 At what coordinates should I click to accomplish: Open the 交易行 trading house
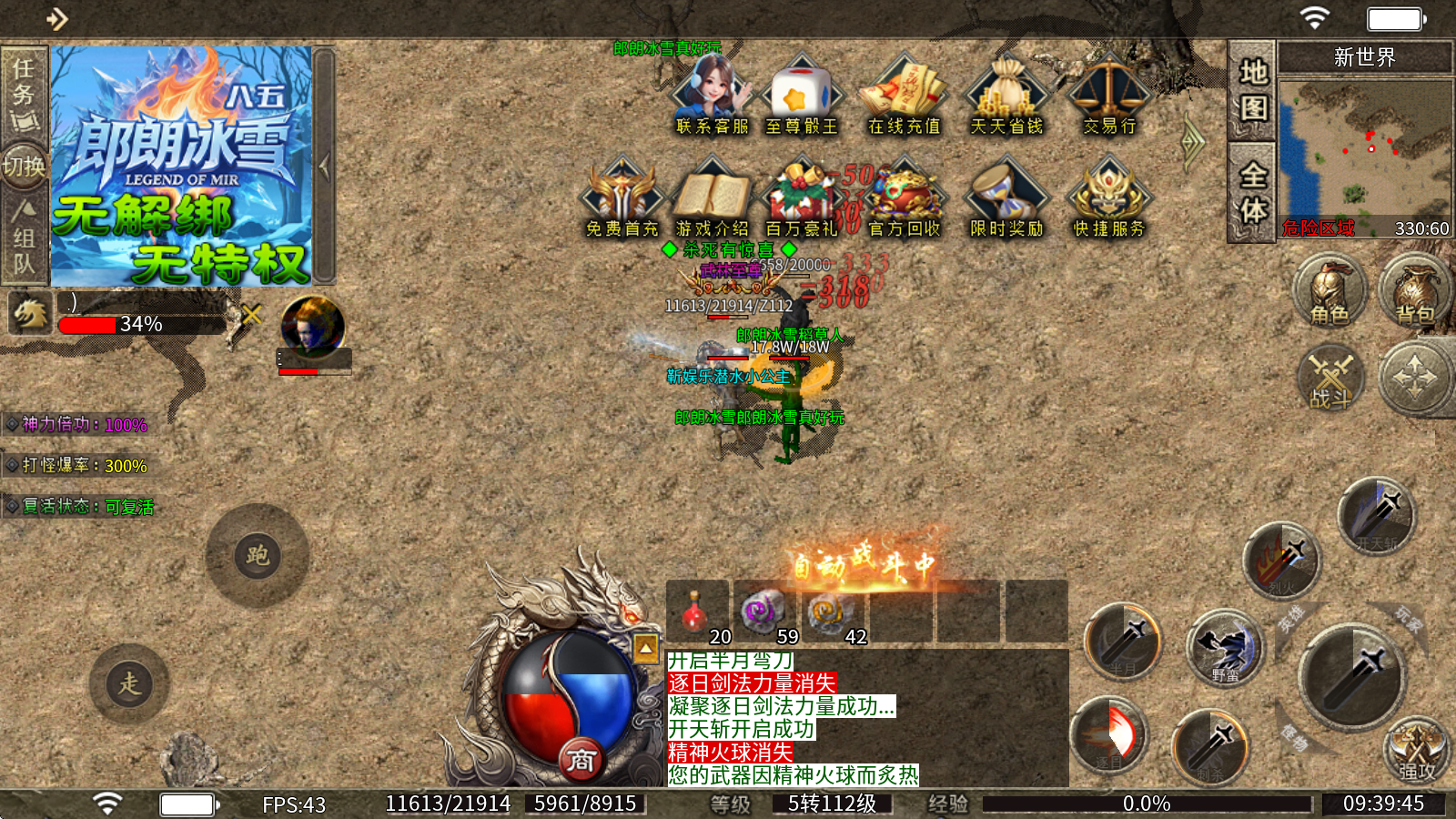tap(1109, 96)
